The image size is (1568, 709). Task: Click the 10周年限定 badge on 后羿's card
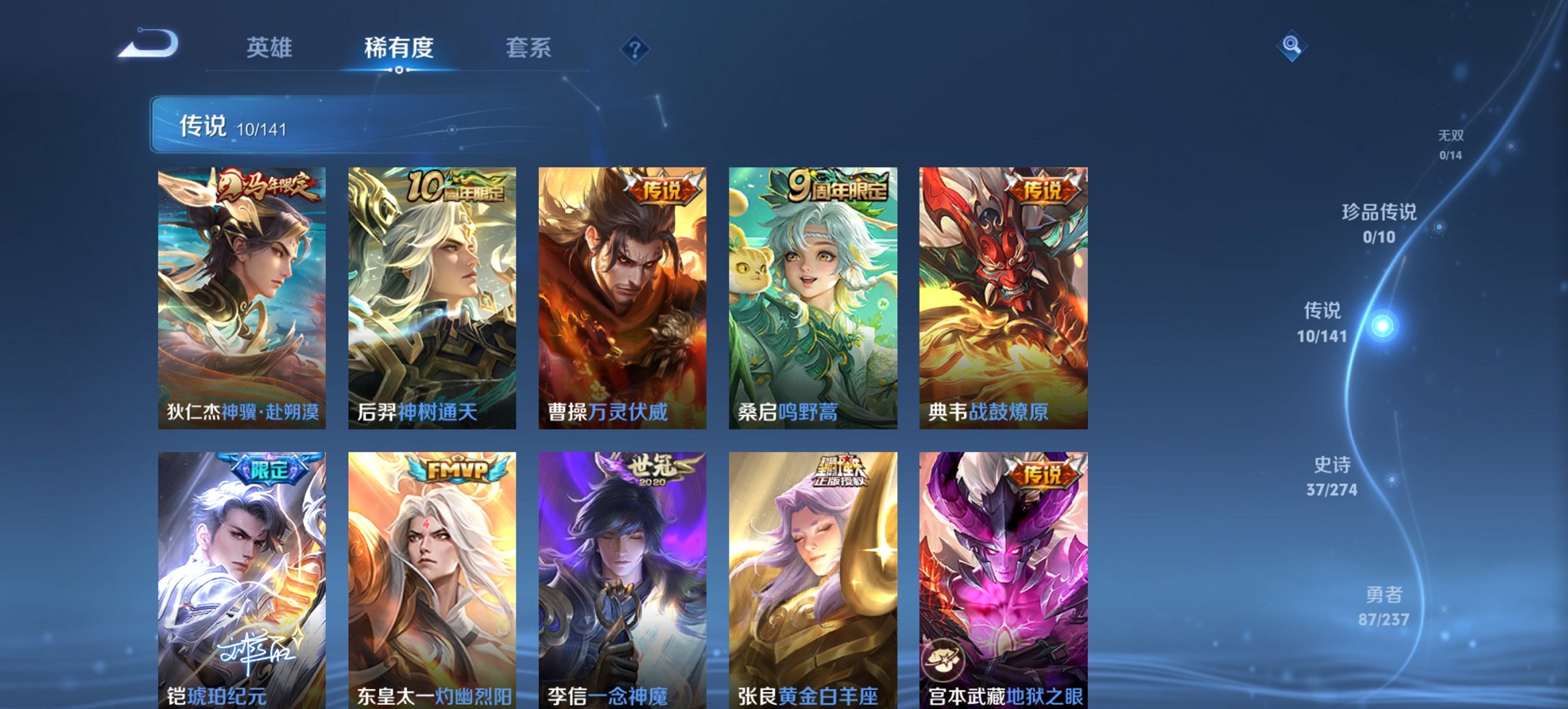[x=454, y=184]
